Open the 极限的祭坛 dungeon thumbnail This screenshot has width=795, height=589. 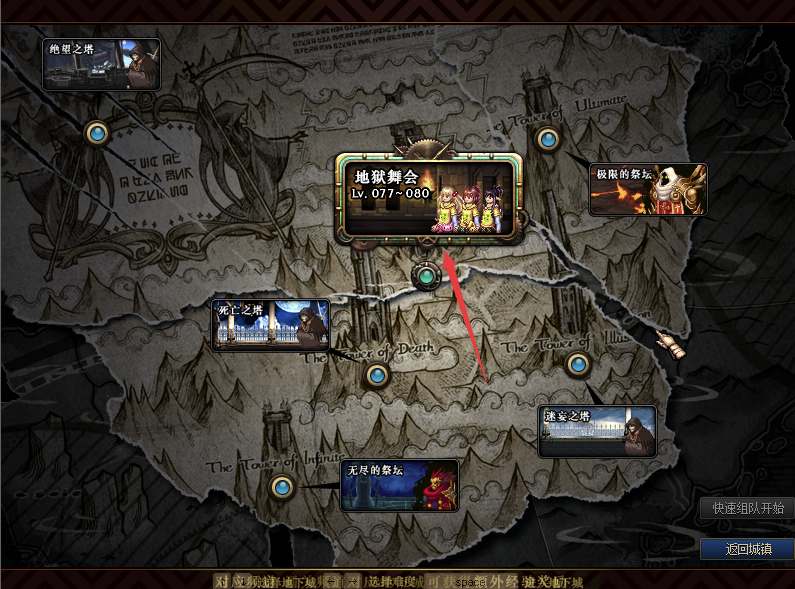point(648,189)
